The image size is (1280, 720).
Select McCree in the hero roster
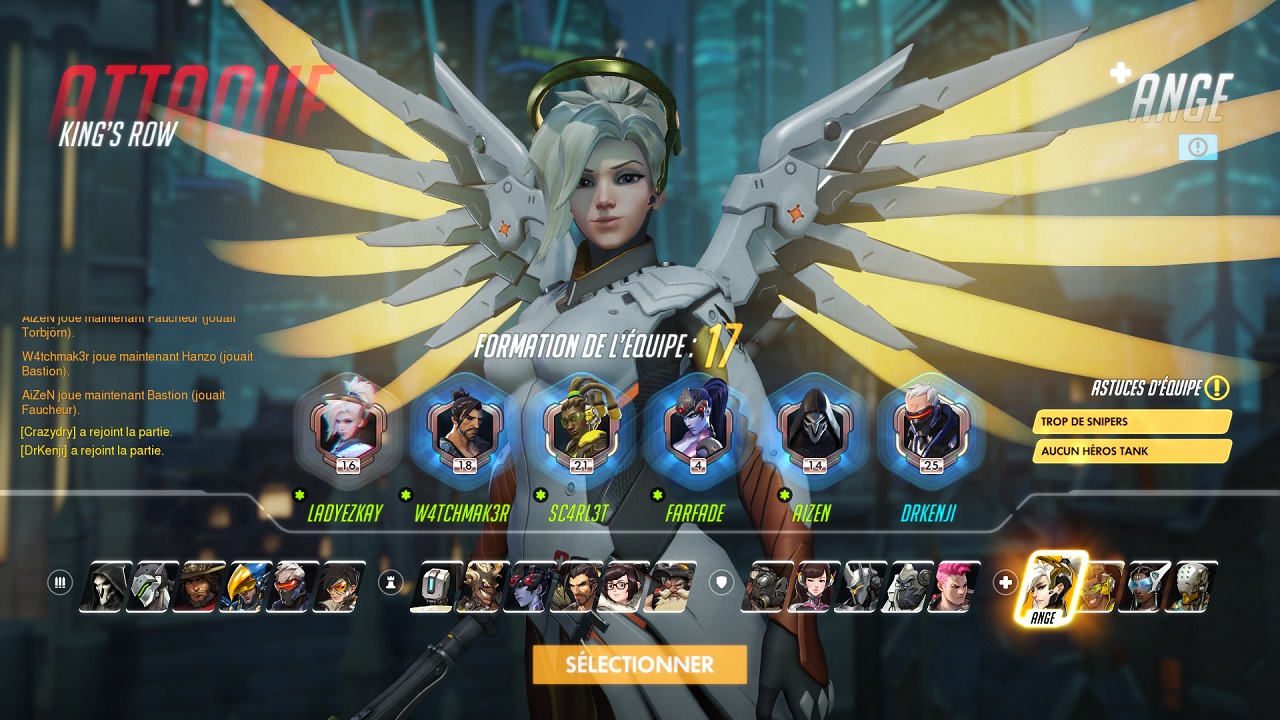(198, 587)
